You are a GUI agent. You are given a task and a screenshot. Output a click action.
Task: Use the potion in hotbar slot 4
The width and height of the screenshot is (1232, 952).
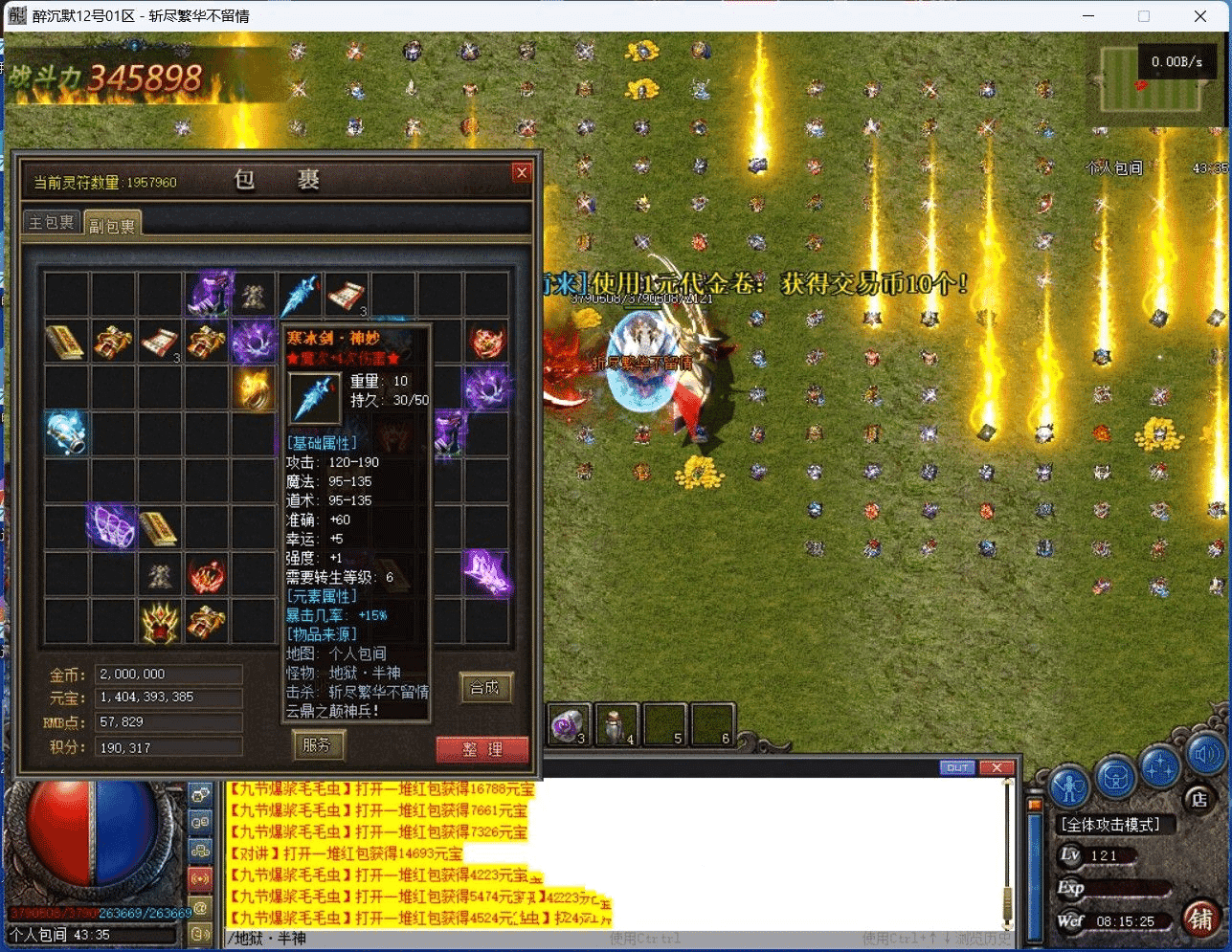click(617, 726)
